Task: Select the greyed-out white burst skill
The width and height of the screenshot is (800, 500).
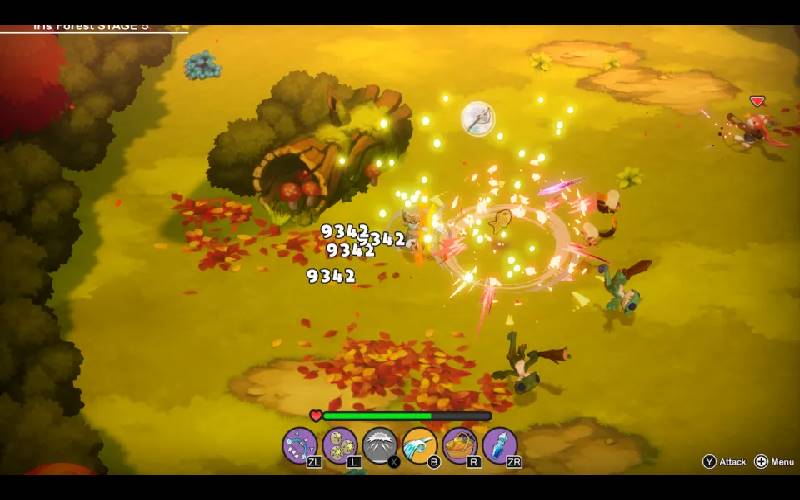Action: 380,444
